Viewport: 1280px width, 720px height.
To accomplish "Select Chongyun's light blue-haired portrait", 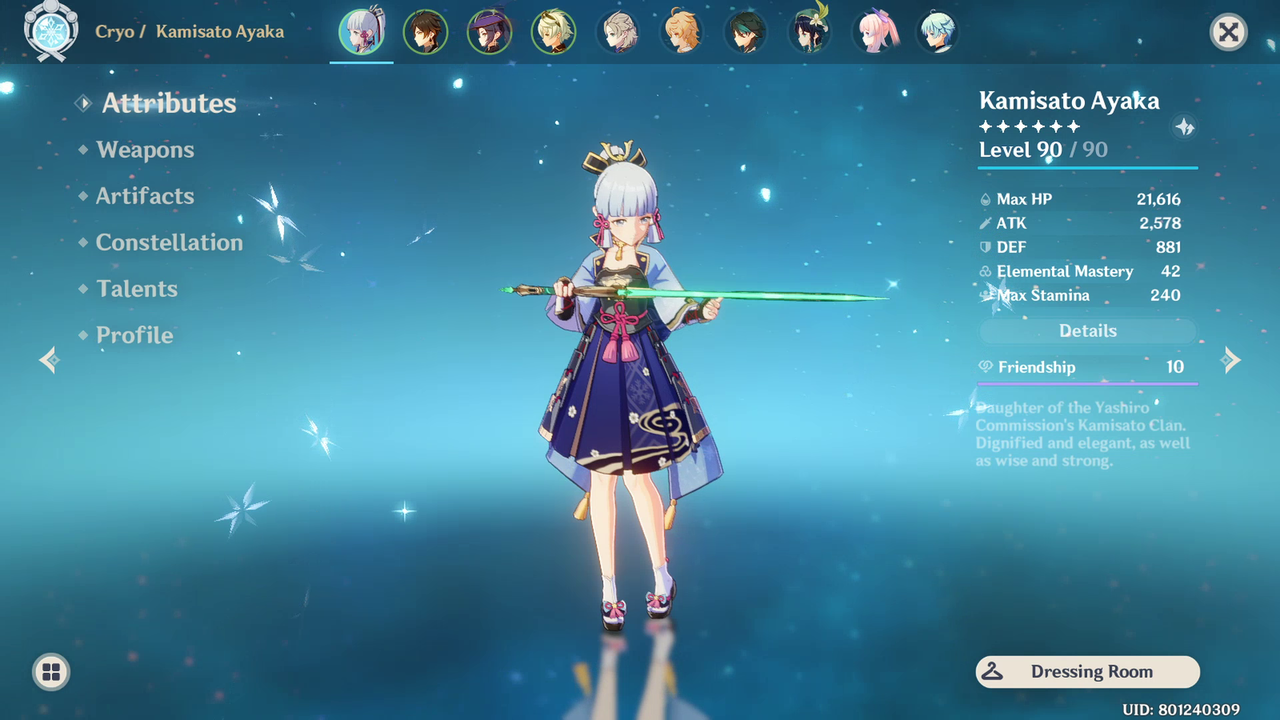I will [x=938, y=32].
